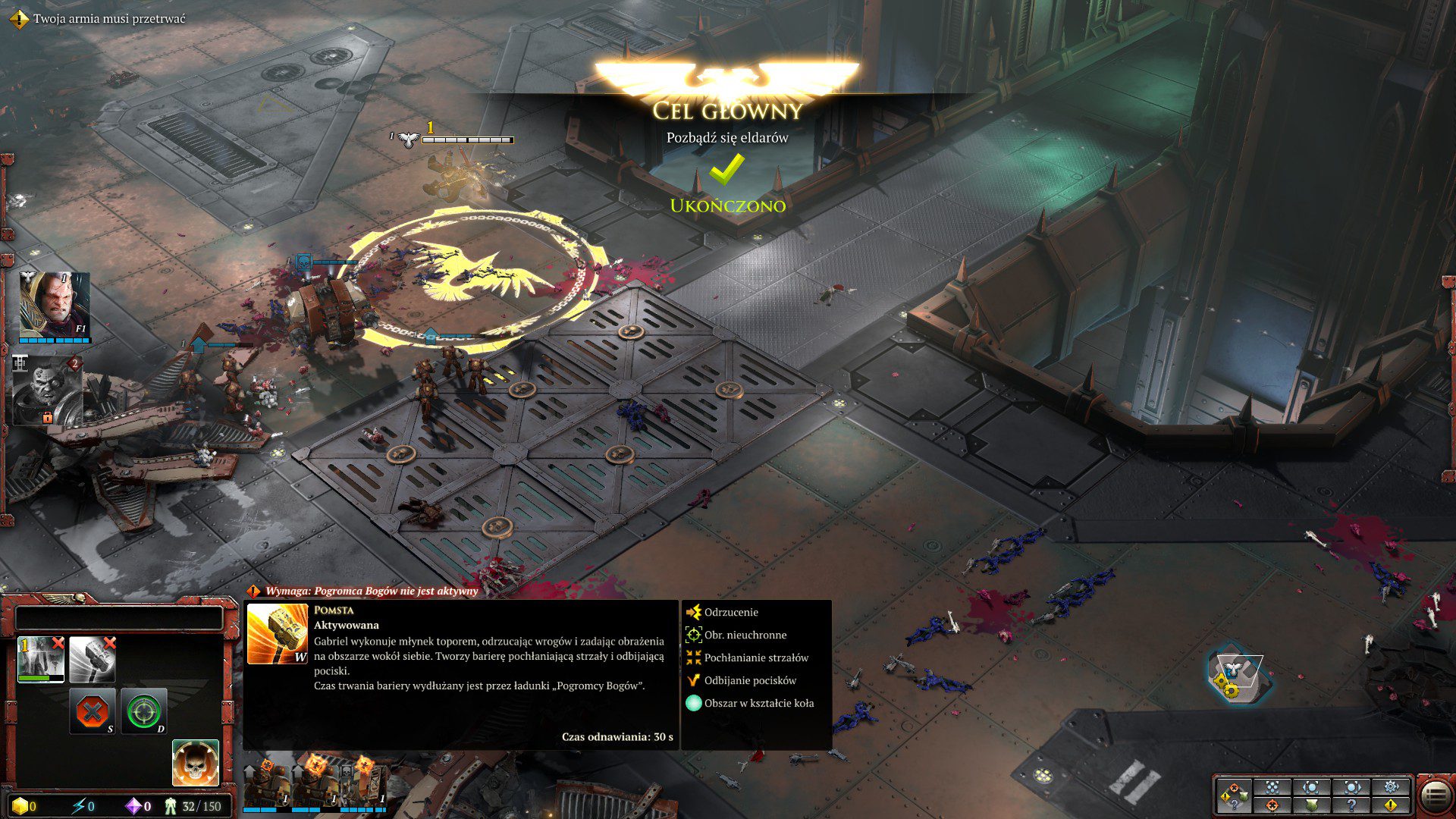Screen dimensions: 1456x819
Task: Click the minimap
Action: coord(1236,673)
